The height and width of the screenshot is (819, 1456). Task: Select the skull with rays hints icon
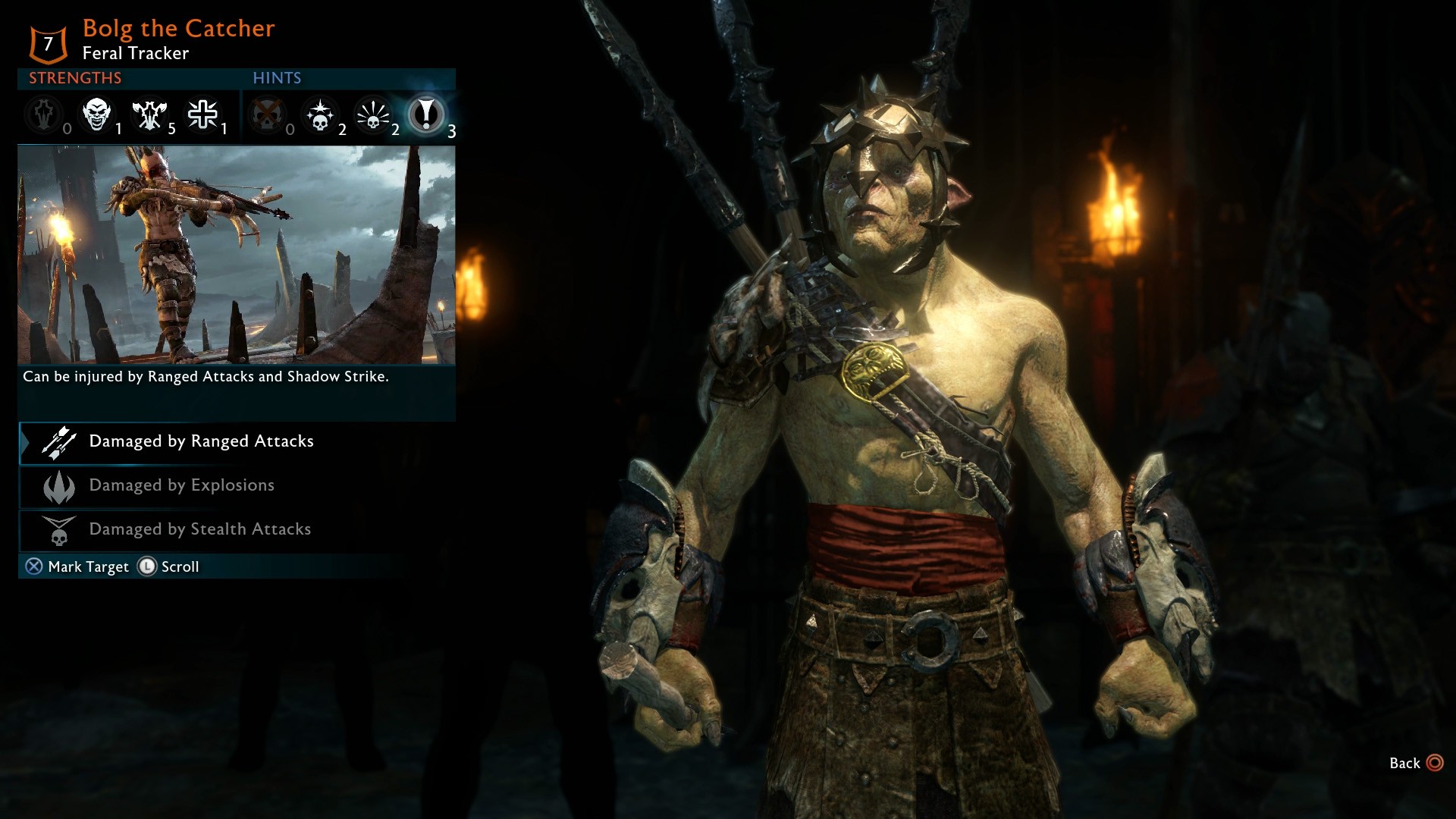pyautogui.click(x=373, y=115)
